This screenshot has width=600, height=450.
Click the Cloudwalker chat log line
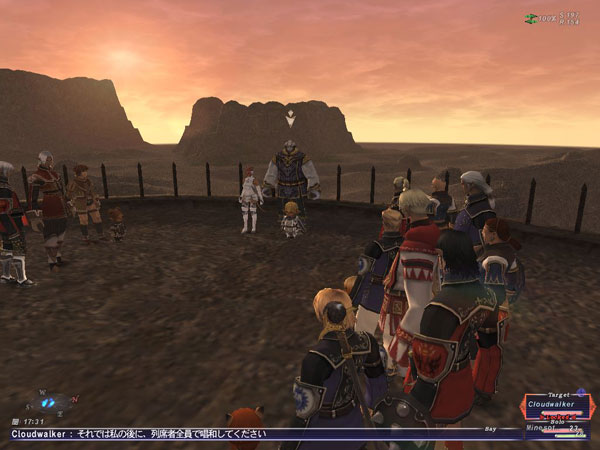click(152, 434)
